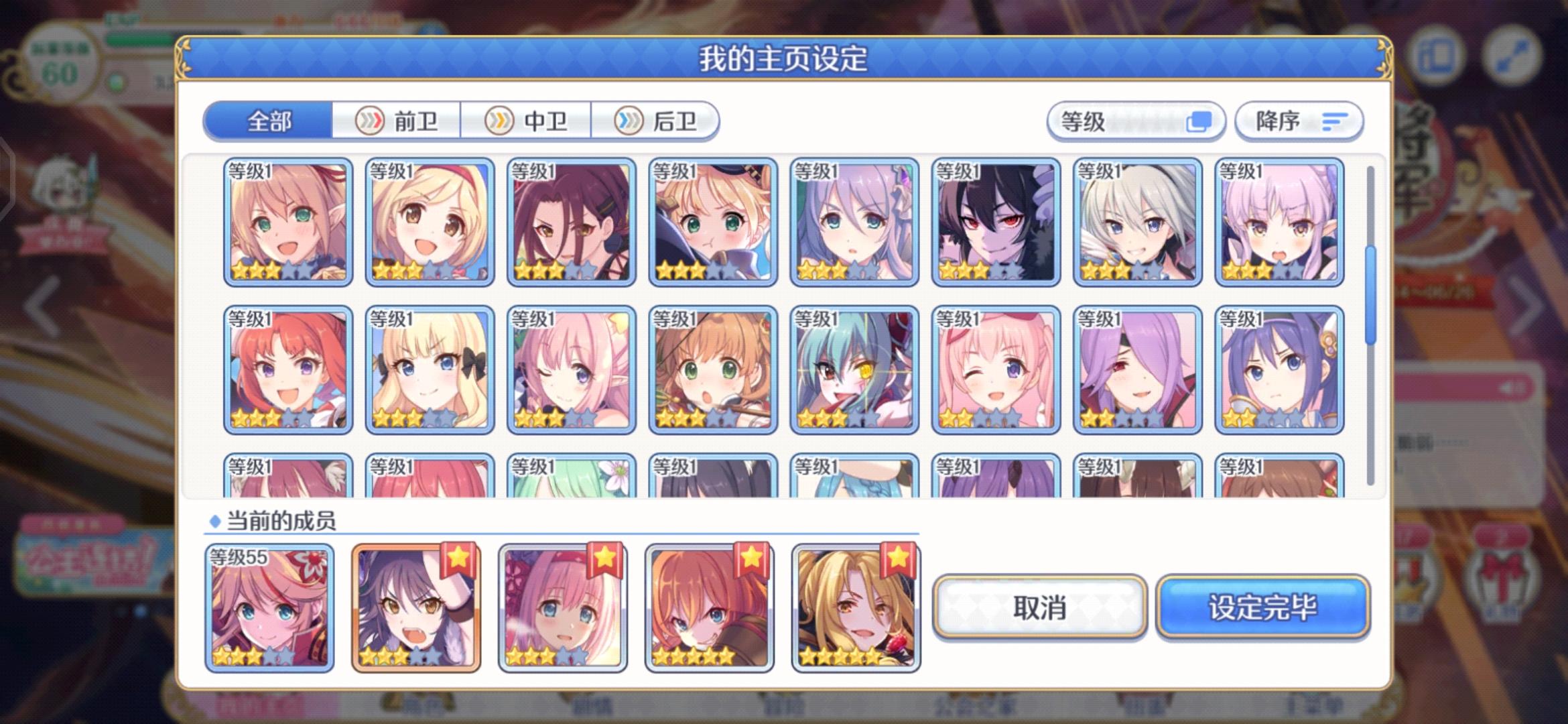Switch to the 全部 tab
The height and width of the screenshot is (724, 1568).
pos(267,121)
